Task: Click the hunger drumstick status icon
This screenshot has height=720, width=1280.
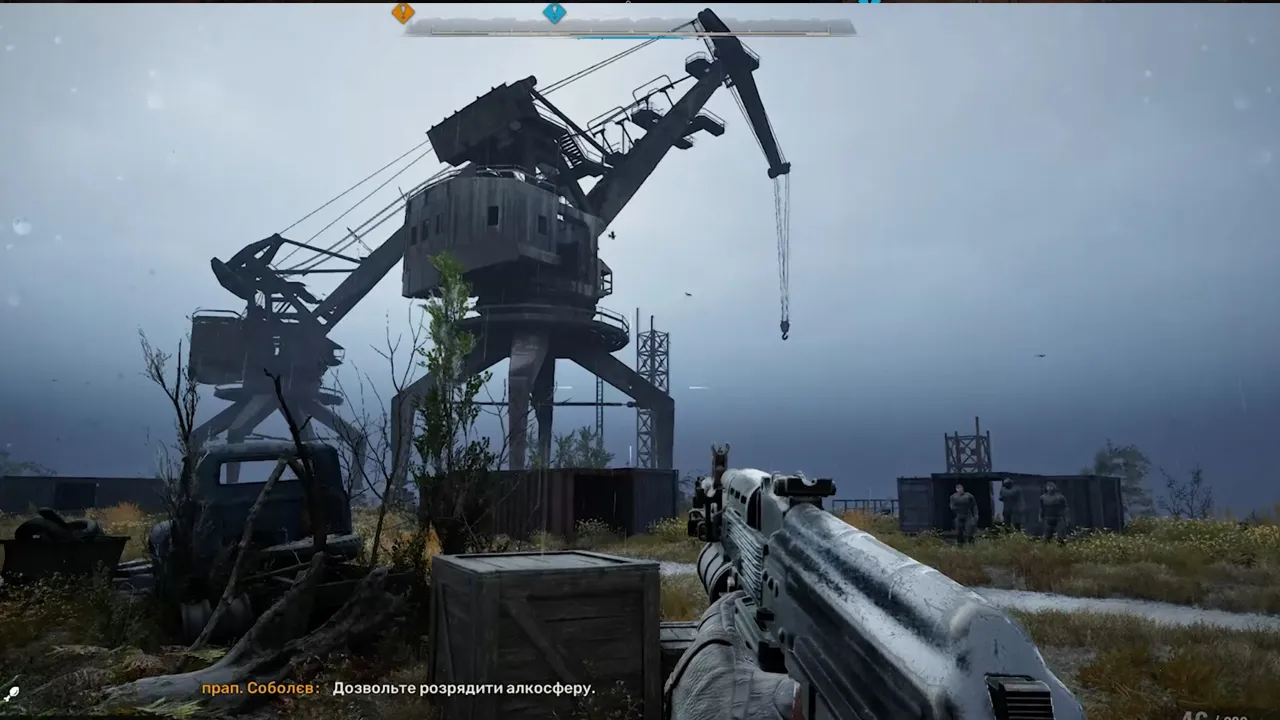Action: (x=12, y=692)
